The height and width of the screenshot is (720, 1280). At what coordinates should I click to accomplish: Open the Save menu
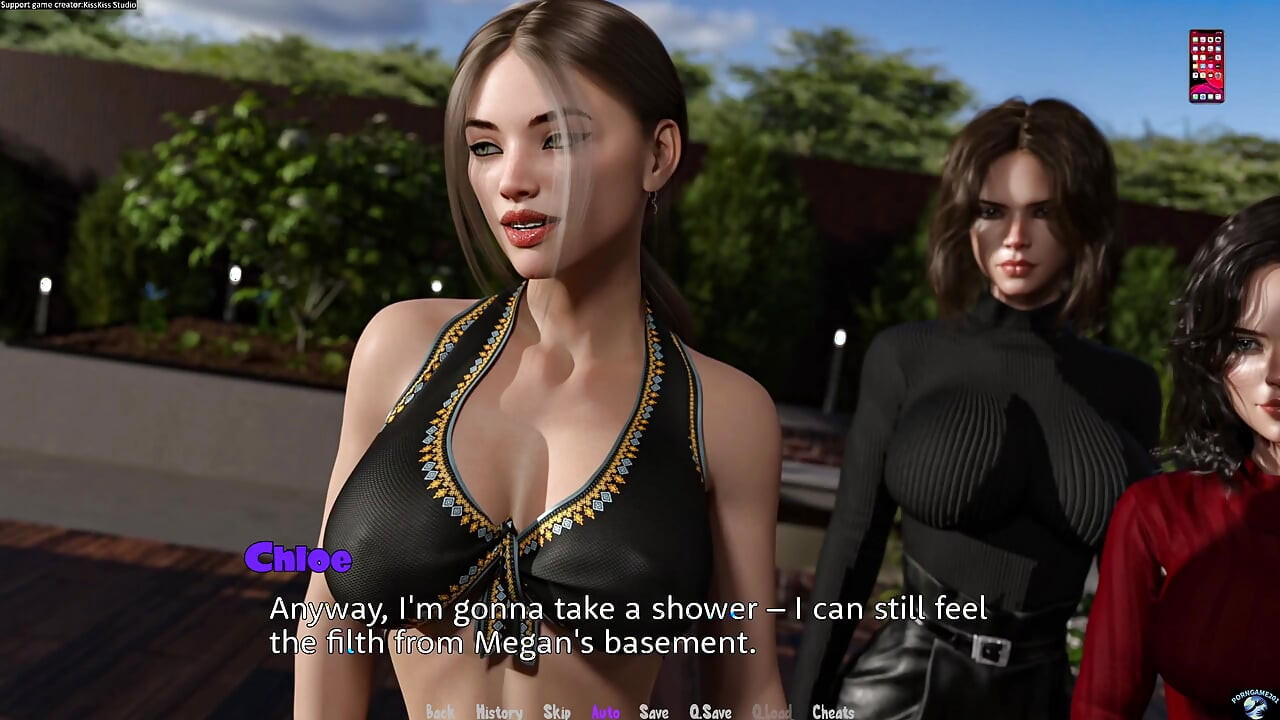[x=654, y=712]
